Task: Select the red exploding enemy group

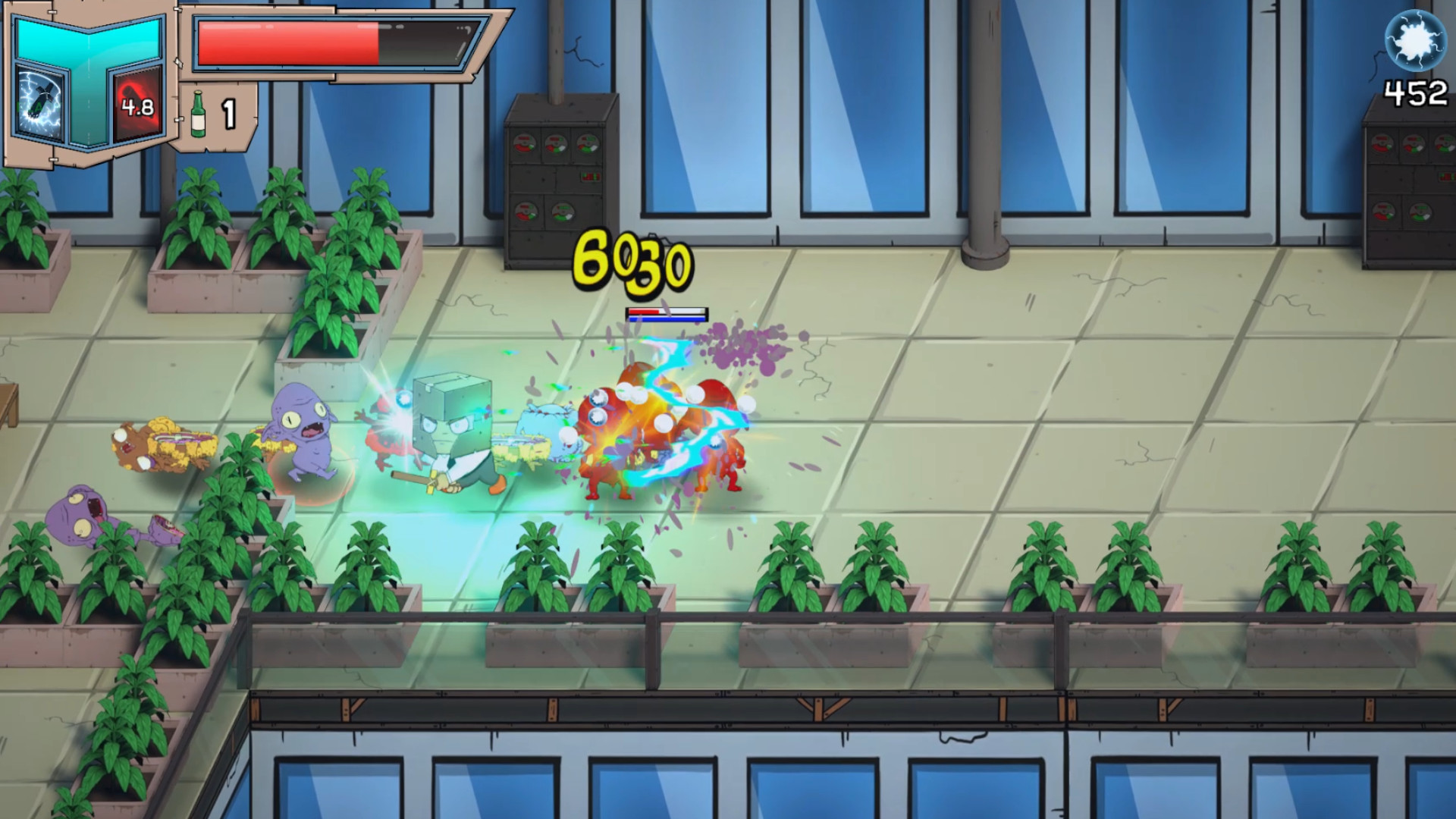Action: click(x=660, y=432)
